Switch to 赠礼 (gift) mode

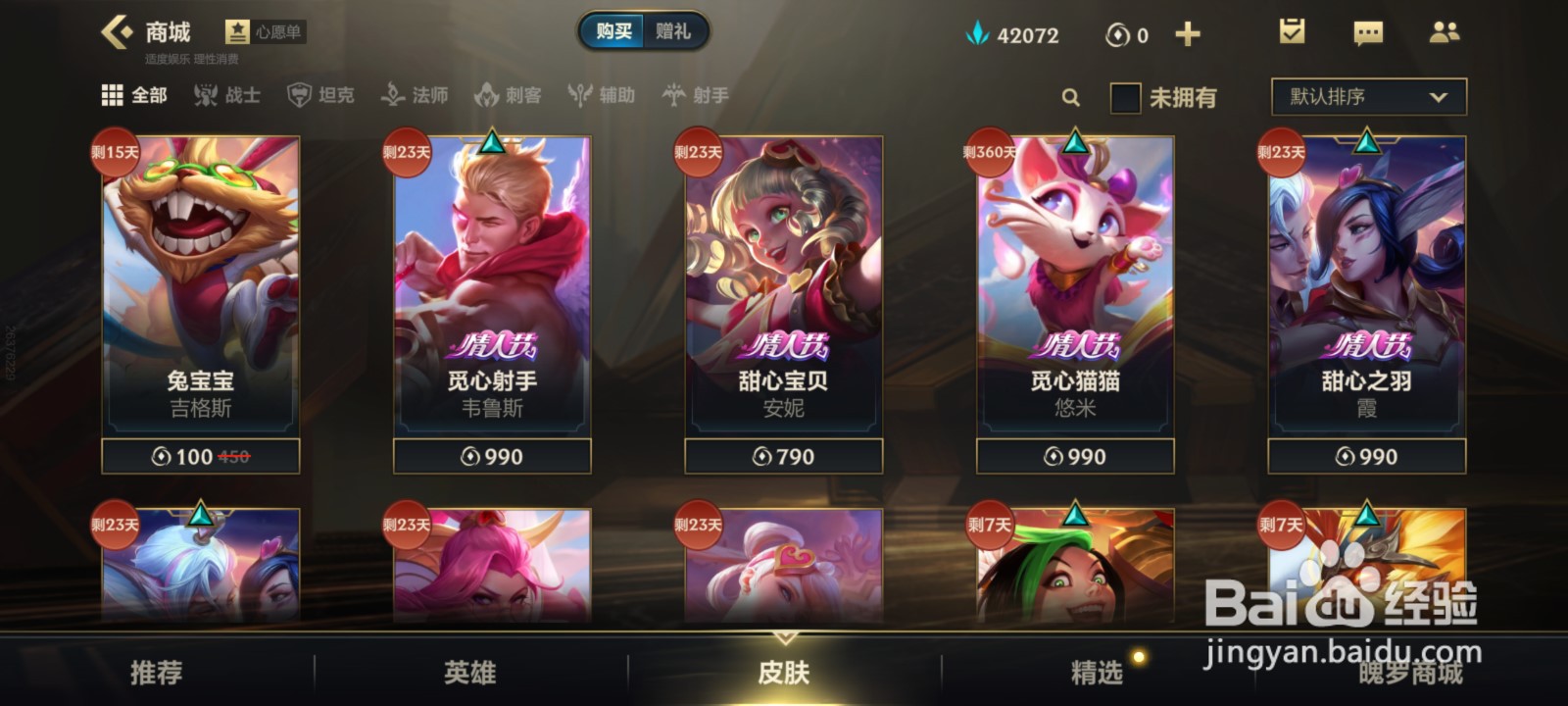[x=675, y=30]
